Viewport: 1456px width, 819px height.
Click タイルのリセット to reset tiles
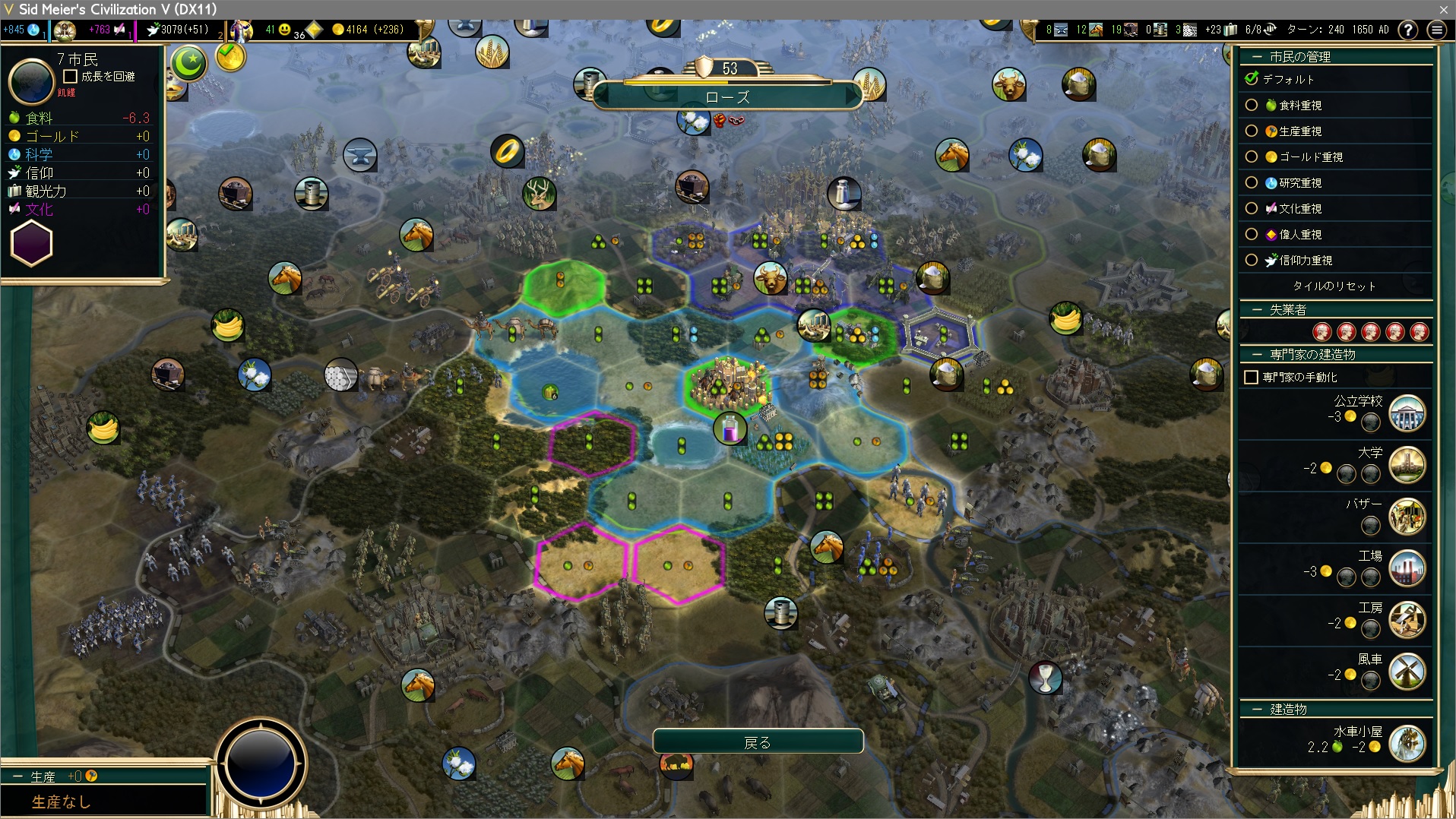point(1334,286)
